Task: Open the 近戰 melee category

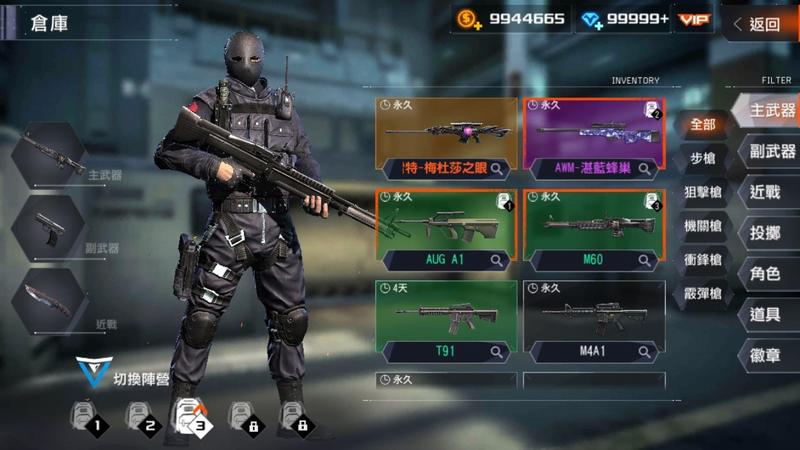Action: point(766,192)
